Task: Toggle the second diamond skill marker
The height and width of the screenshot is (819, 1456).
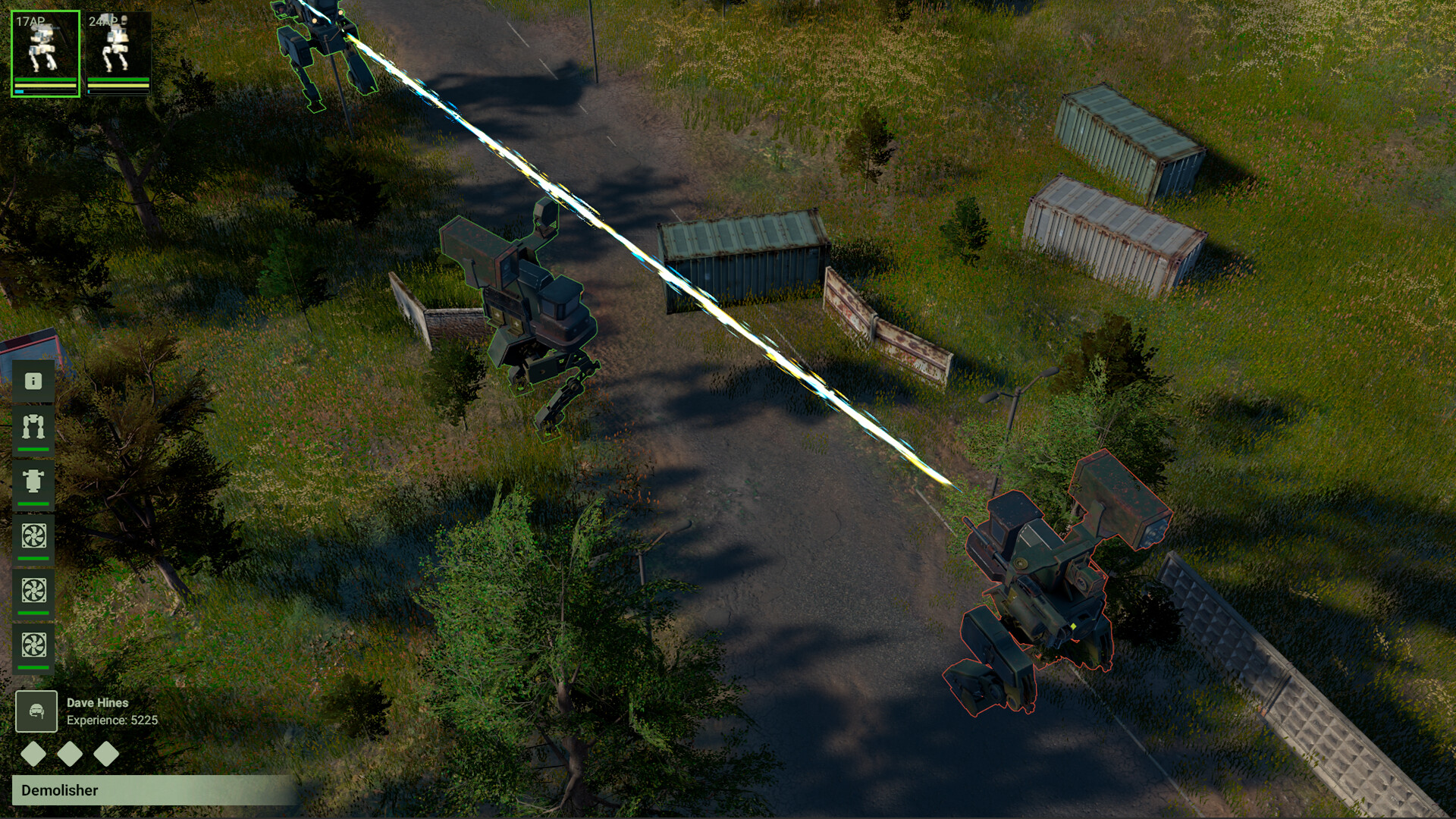Action: [70, 755]
